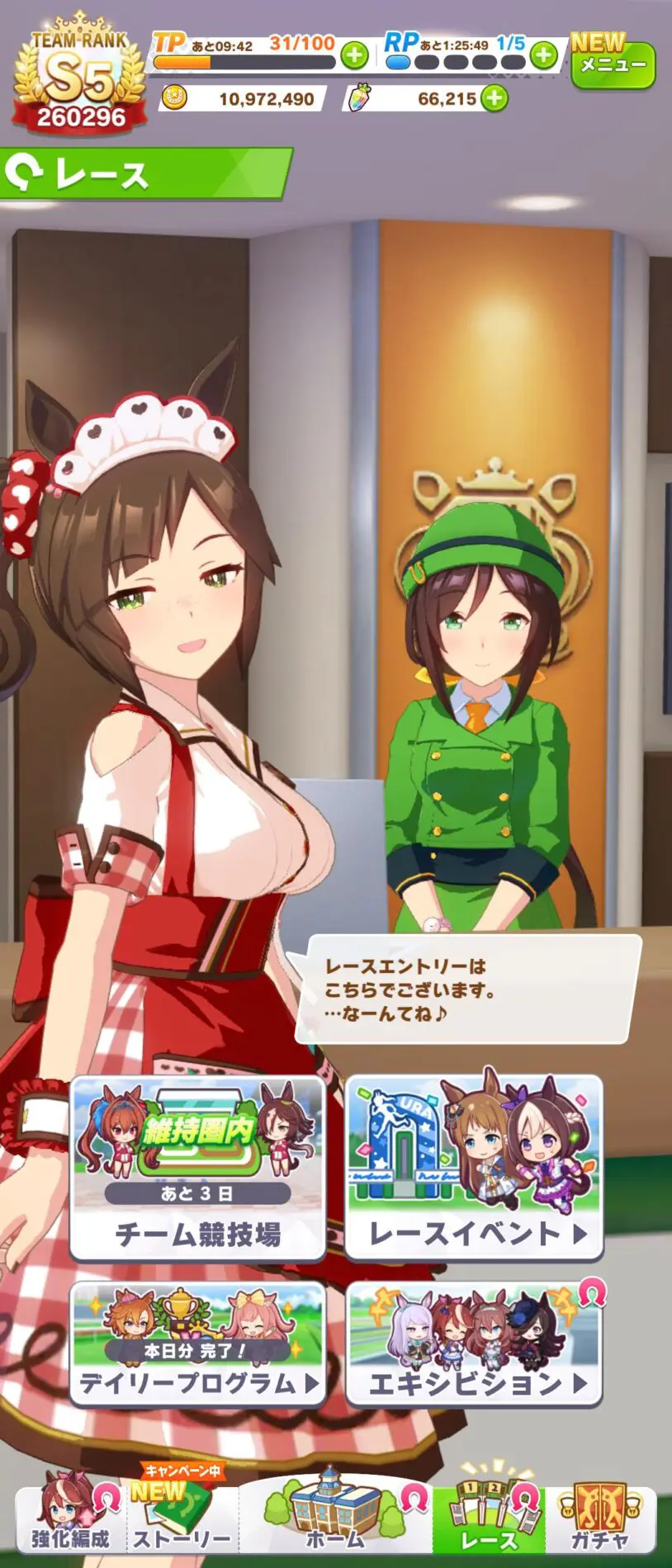The height and width of the screenshot is (1568, 672).
Task: Select the デイリープログラム daily program
Action: [x=197, y=1343]
